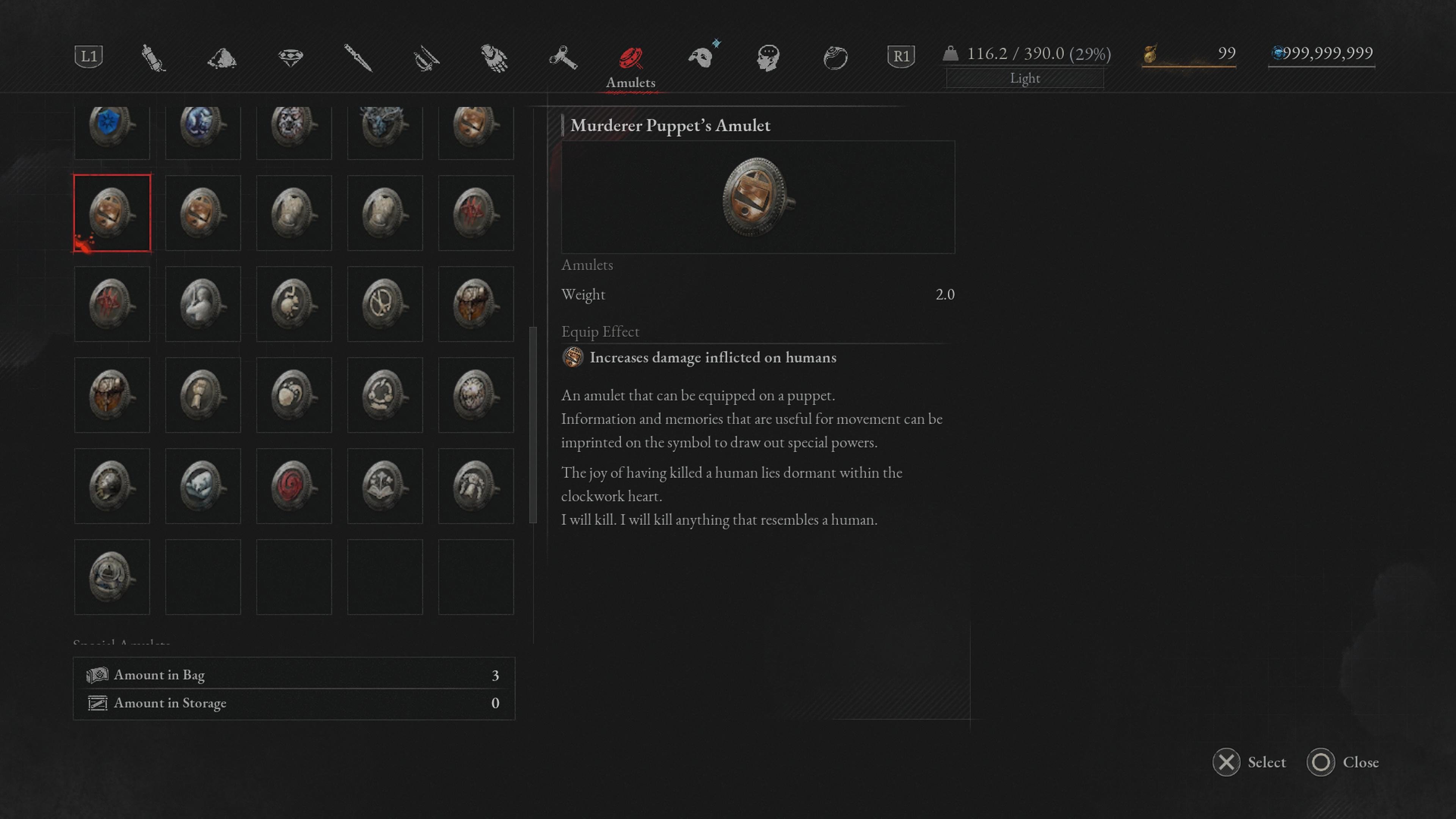Select the red spiral amulet
Image resolution: width=1456 pixels, height=819 pixels.
293,485
